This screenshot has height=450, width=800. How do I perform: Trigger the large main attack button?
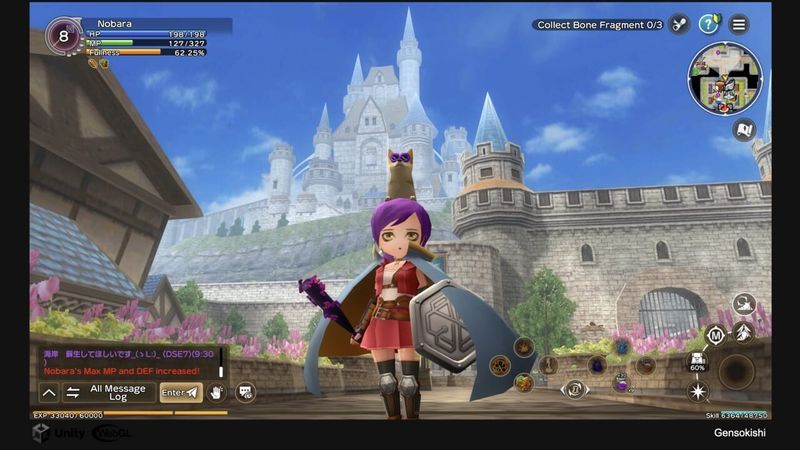(x=737, y=371)
